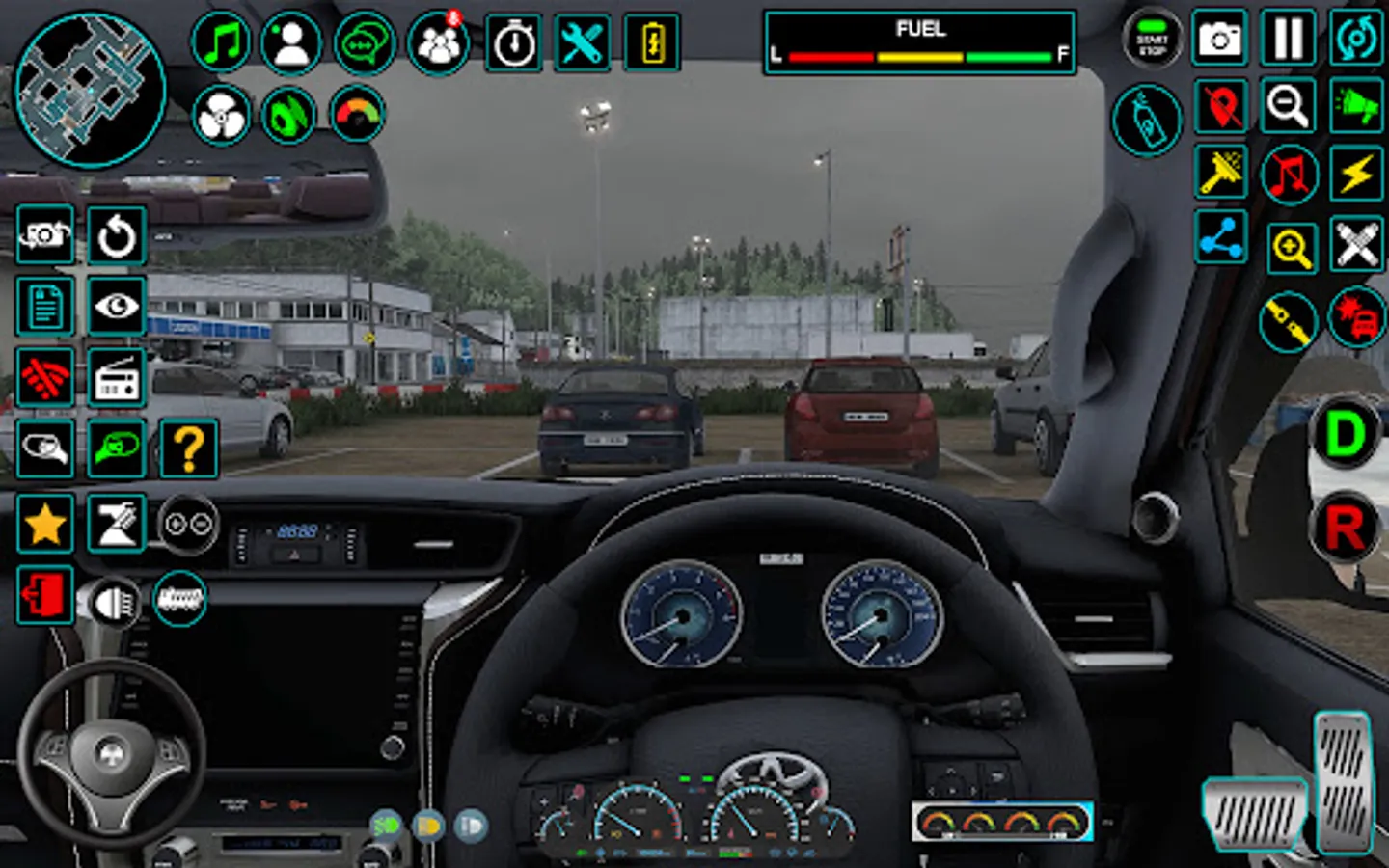This screenshot has width=1389, height=868.
Task: Toggle the eye view icon
Action: coord(117,307)
